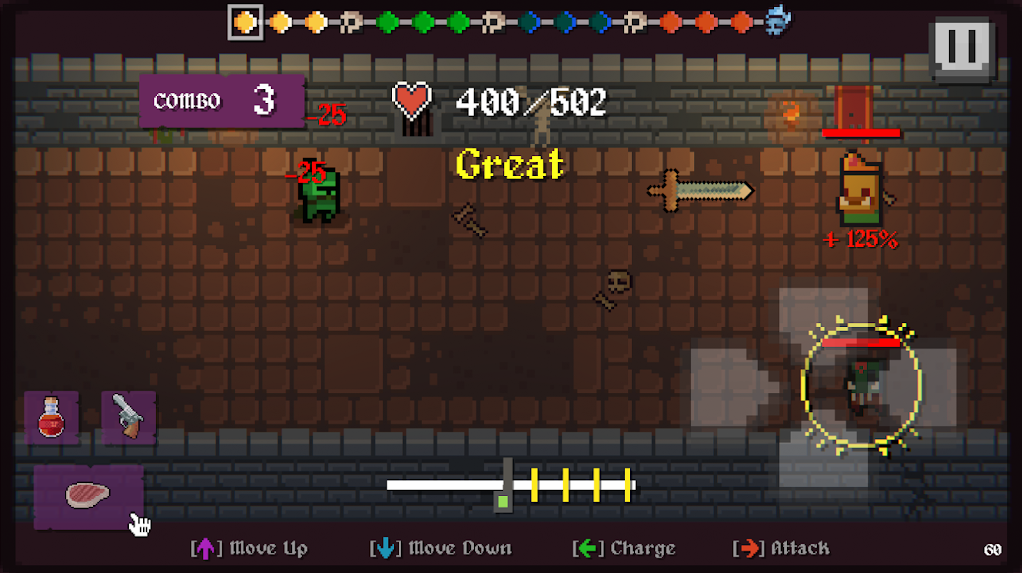Select the revolver pistol item

pos(128,416)
